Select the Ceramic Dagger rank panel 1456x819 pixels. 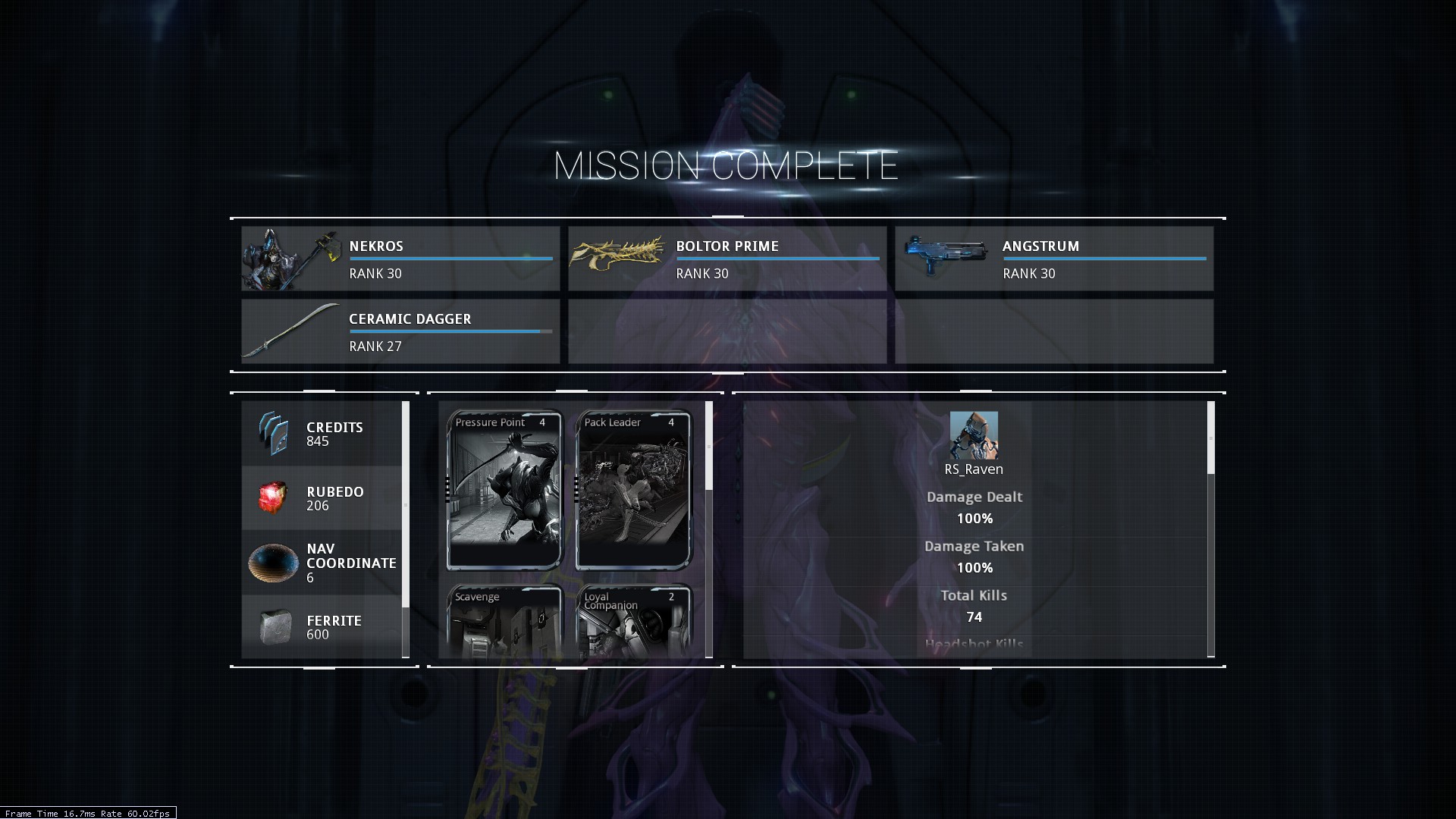click(400, 331)
